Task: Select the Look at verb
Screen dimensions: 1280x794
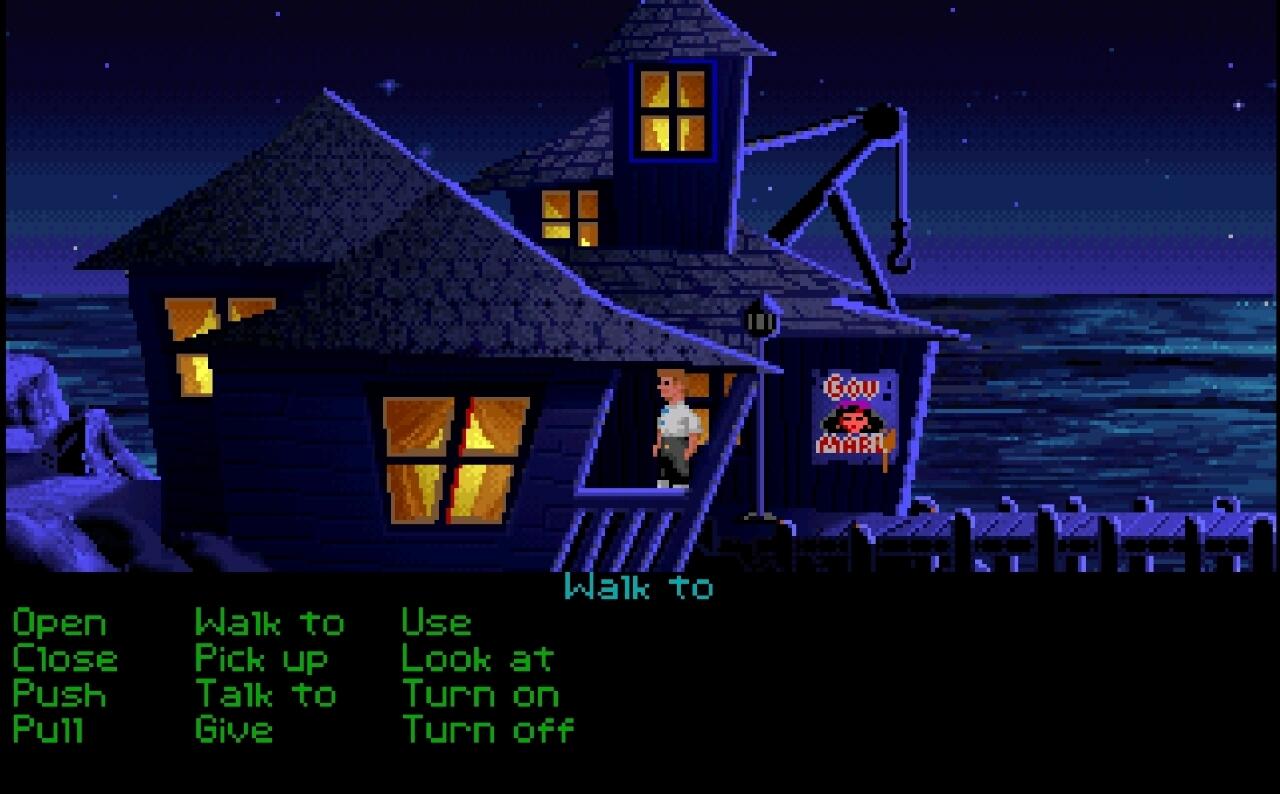Action: coord(477,659)
